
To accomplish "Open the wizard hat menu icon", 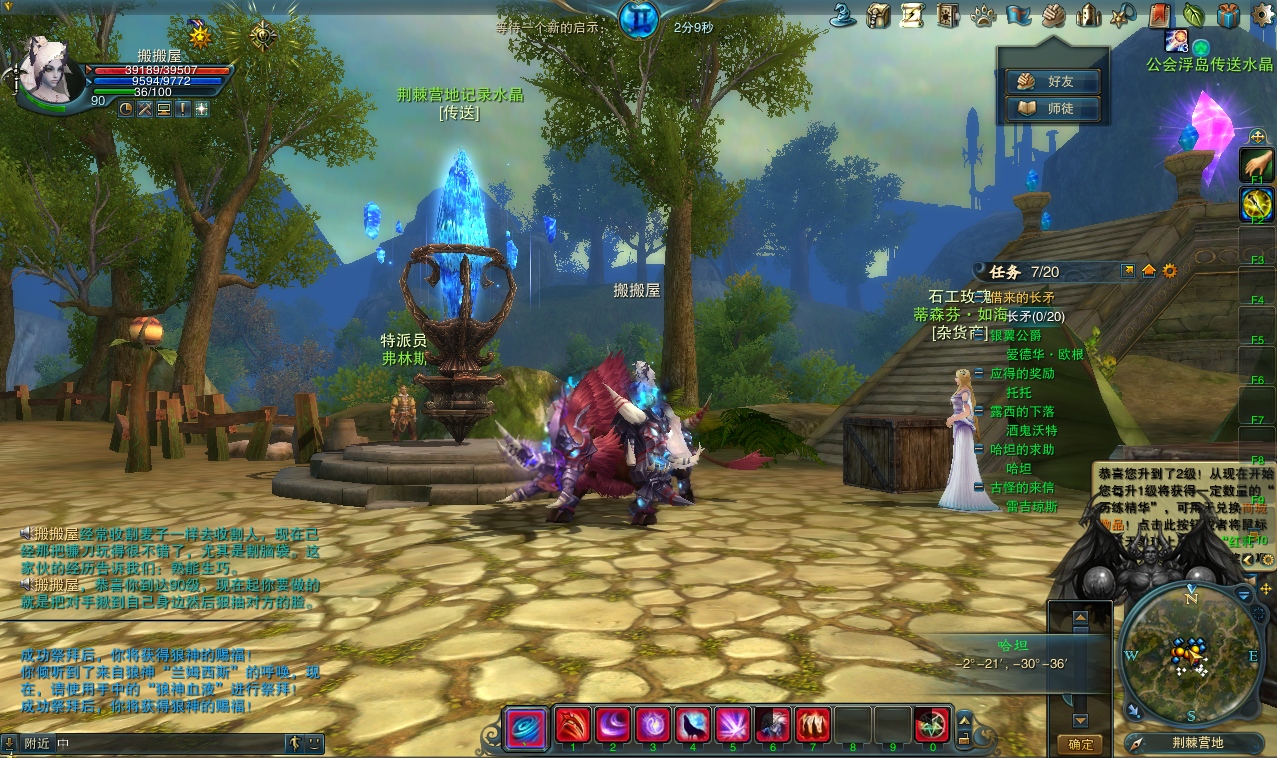I will (x=845, y=15).
